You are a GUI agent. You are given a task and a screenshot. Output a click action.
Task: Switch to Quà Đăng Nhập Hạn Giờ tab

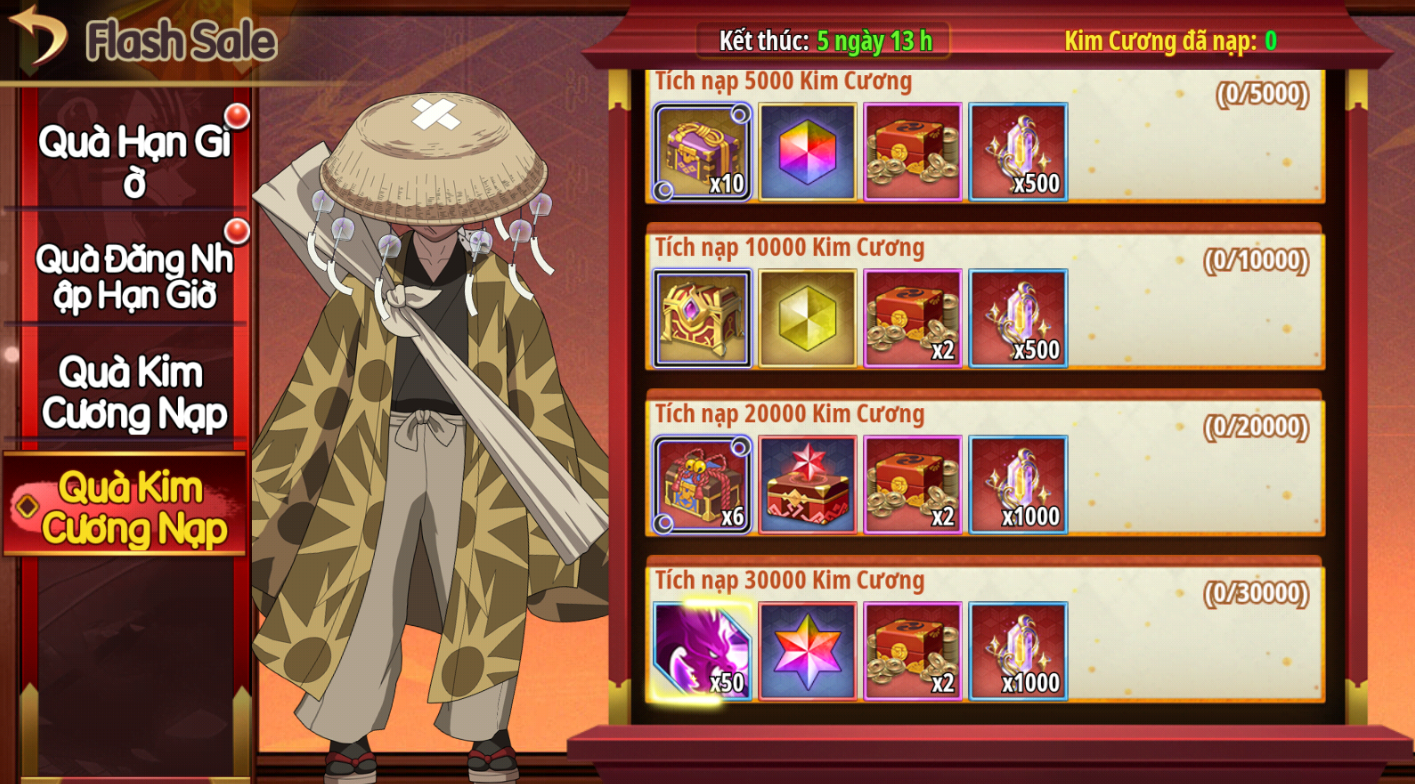[134, 275]
